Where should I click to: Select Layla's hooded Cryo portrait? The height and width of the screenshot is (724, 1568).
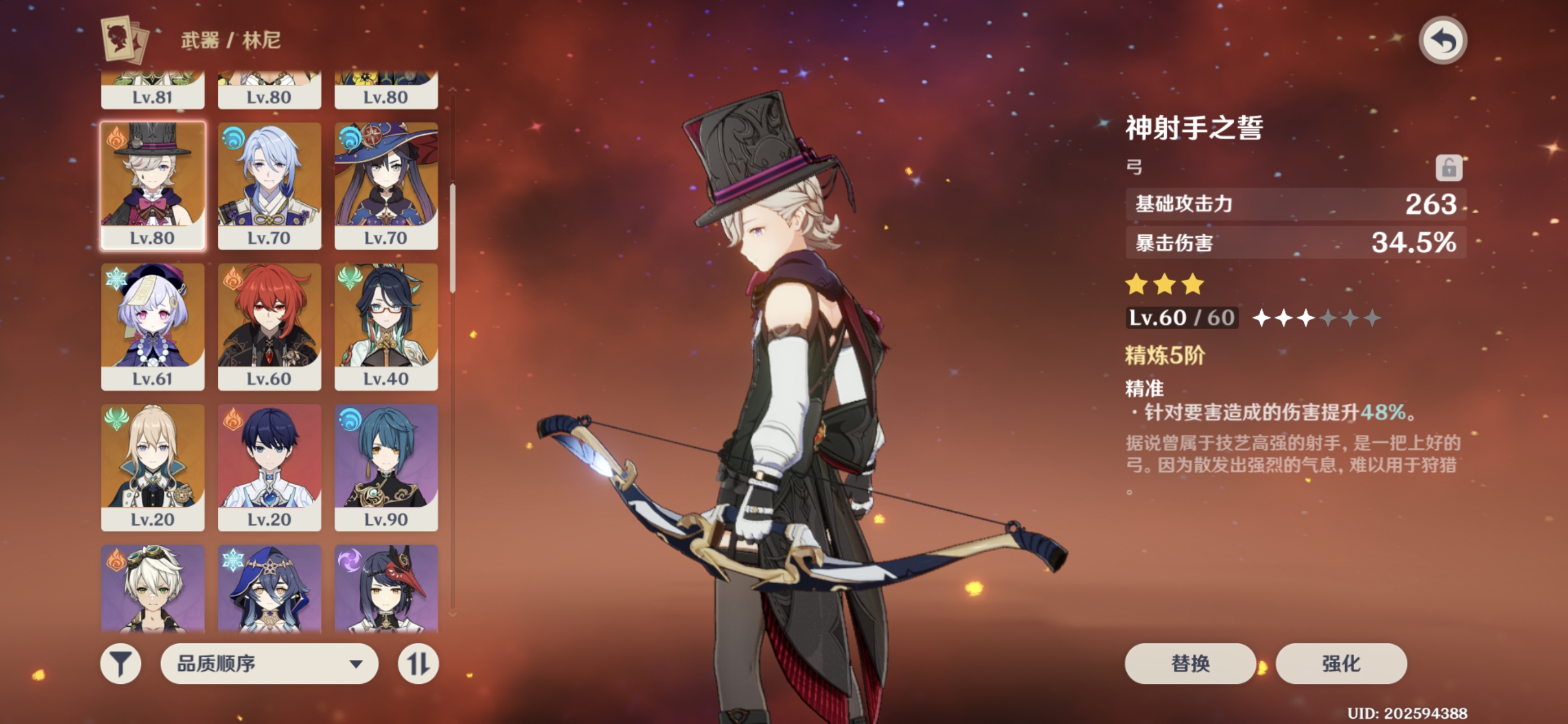pyautogui.click(x=269, y=588)
